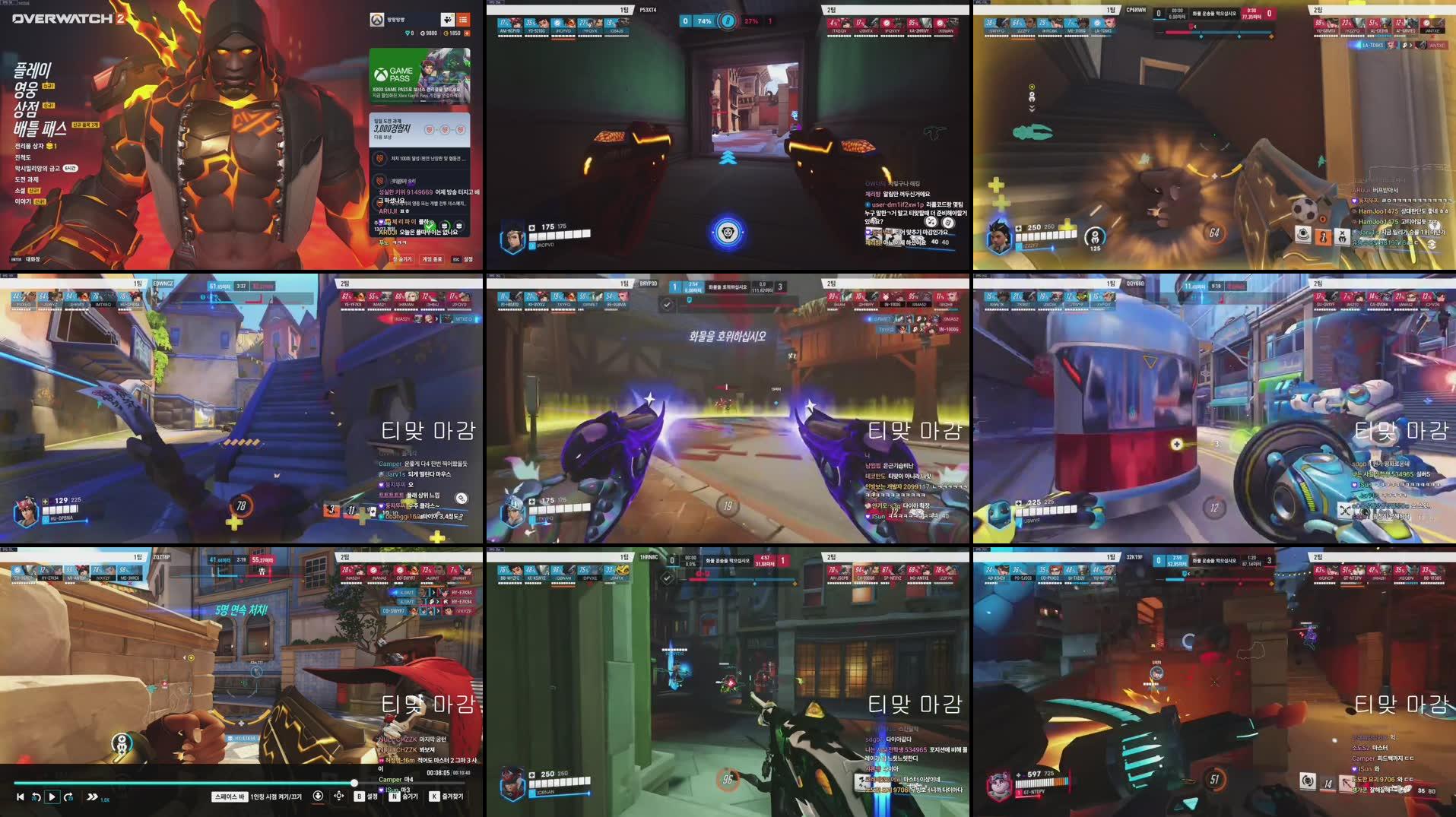
Task: Click the download replay icon
Action: click(319, 796)
